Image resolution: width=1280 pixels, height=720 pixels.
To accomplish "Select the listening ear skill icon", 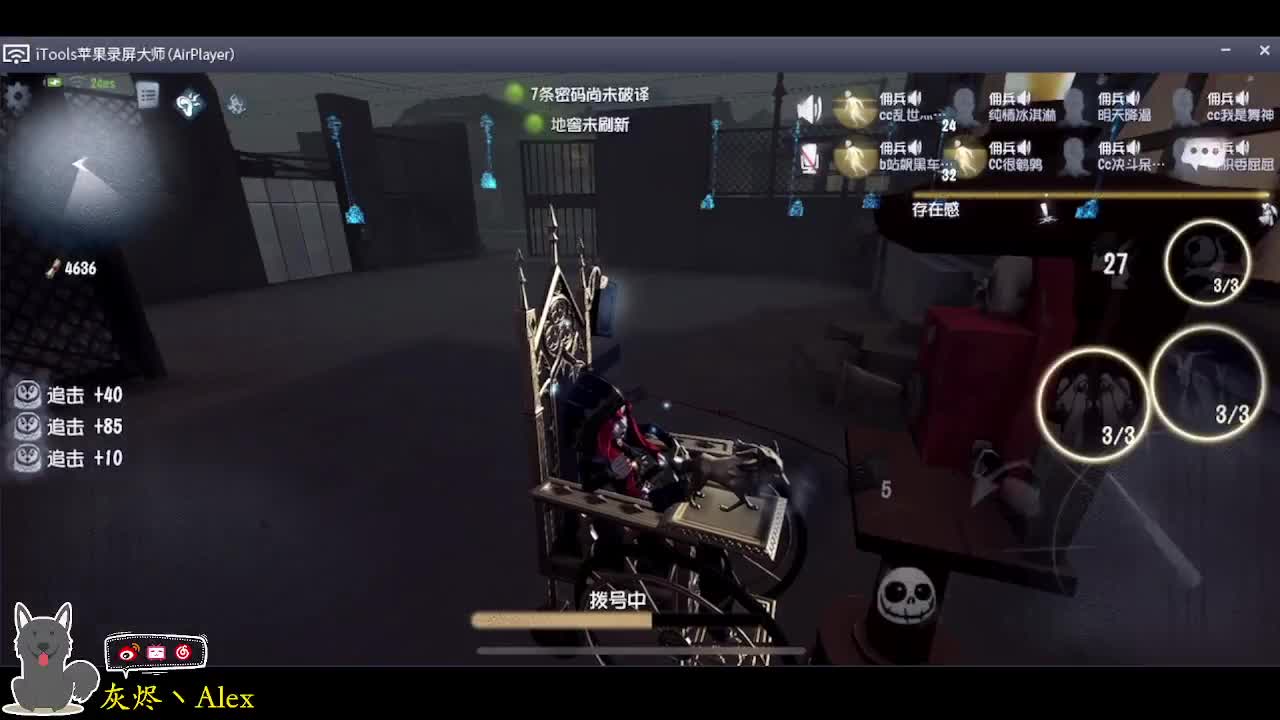I will (x=187, y=104).
